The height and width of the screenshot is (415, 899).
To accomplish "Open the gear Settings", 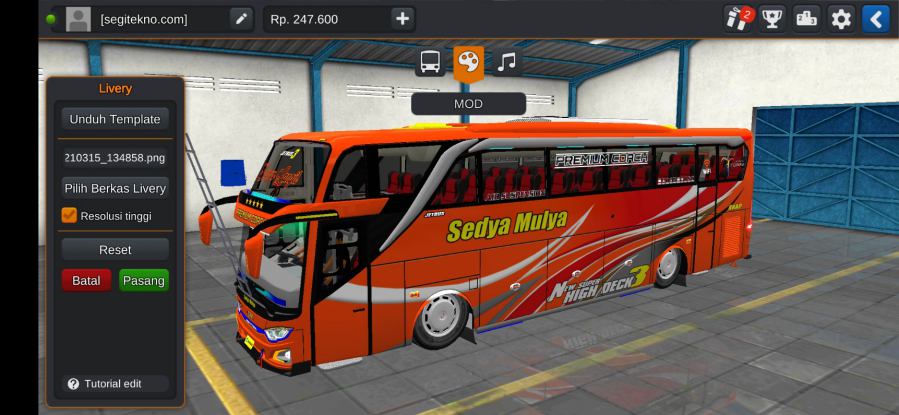I will [841, 19].
